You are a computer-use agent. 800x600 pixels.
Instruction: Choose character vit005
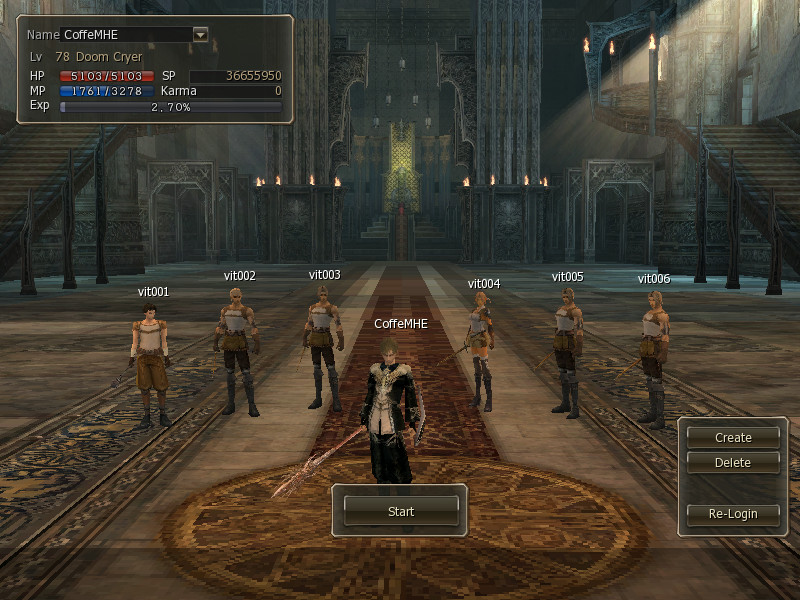click(567, 350)
